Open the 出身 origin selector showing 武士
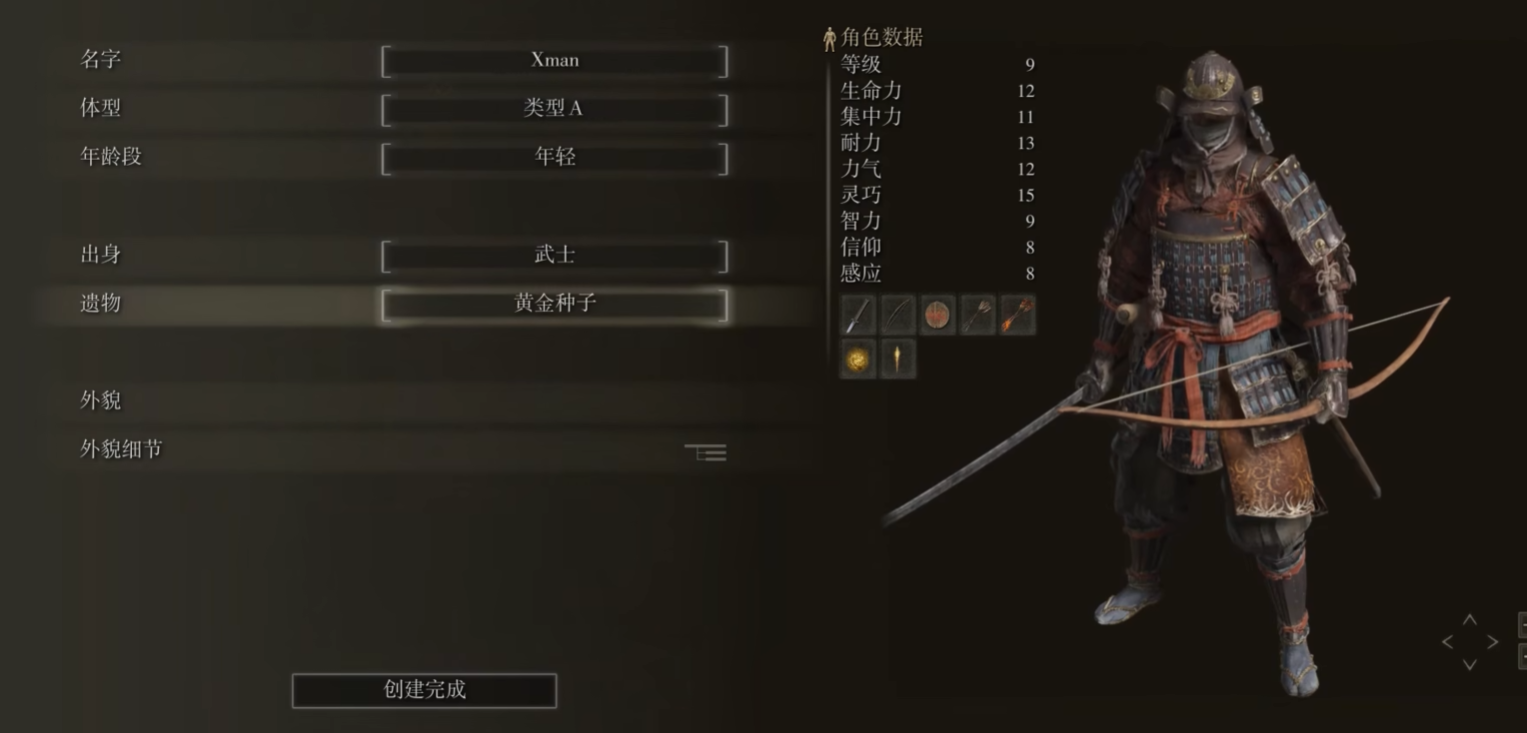 tap(554, 256)
